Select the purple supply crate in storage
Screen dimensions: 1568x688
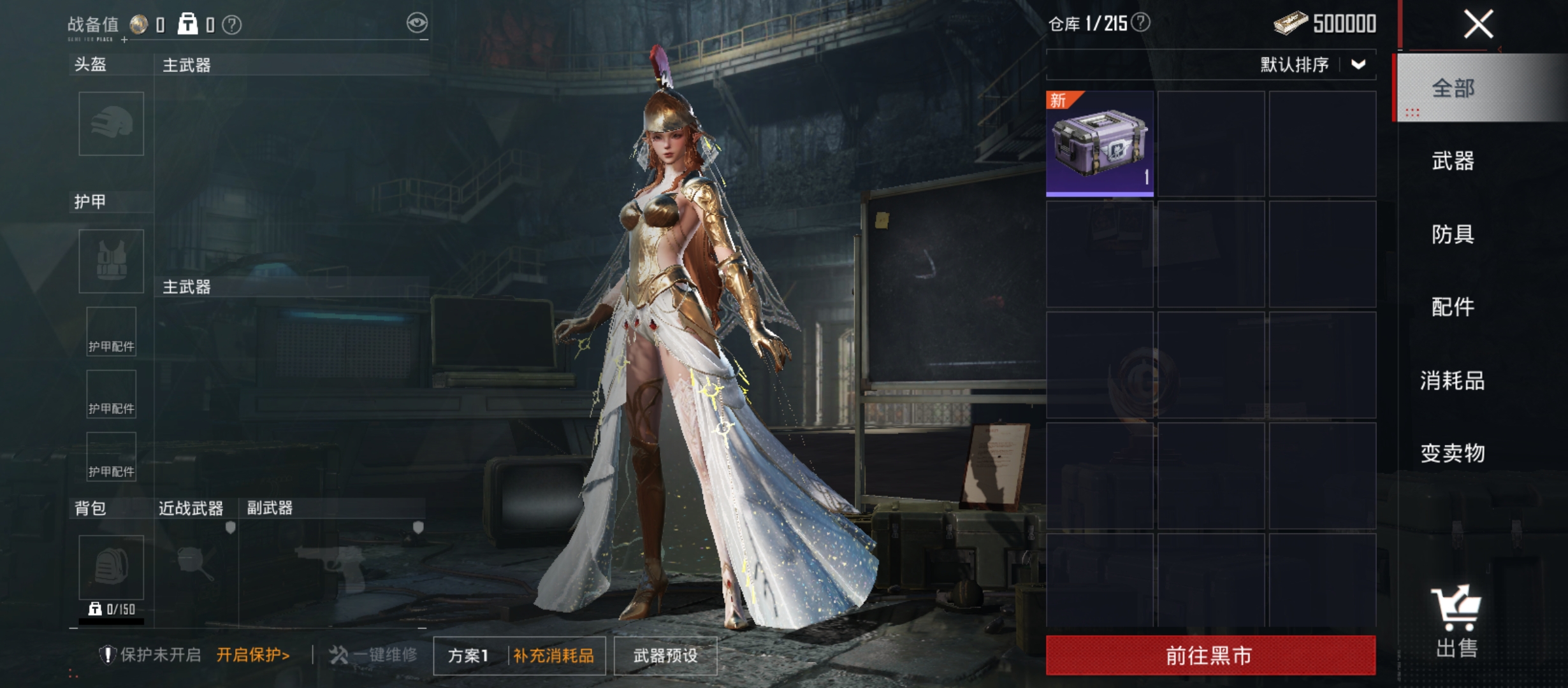[1100, 144]
